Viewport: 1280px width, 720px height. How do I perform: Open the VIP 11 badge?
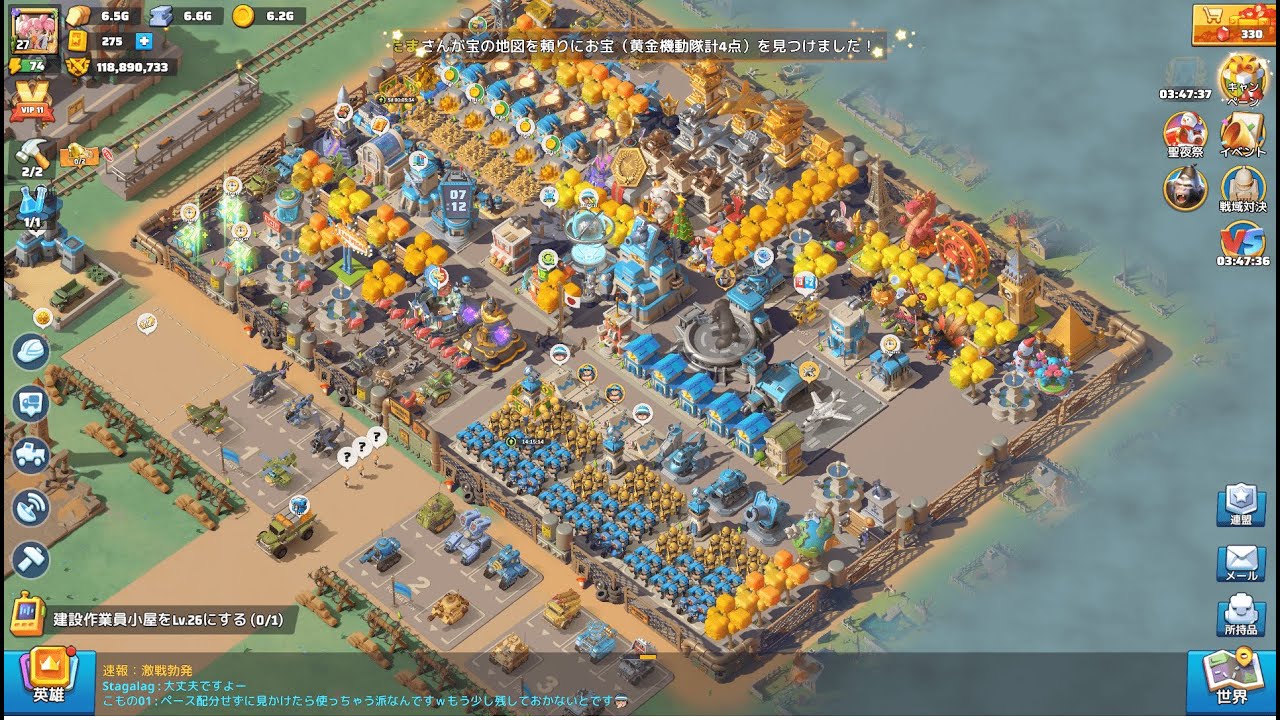(x=32, y=102)
